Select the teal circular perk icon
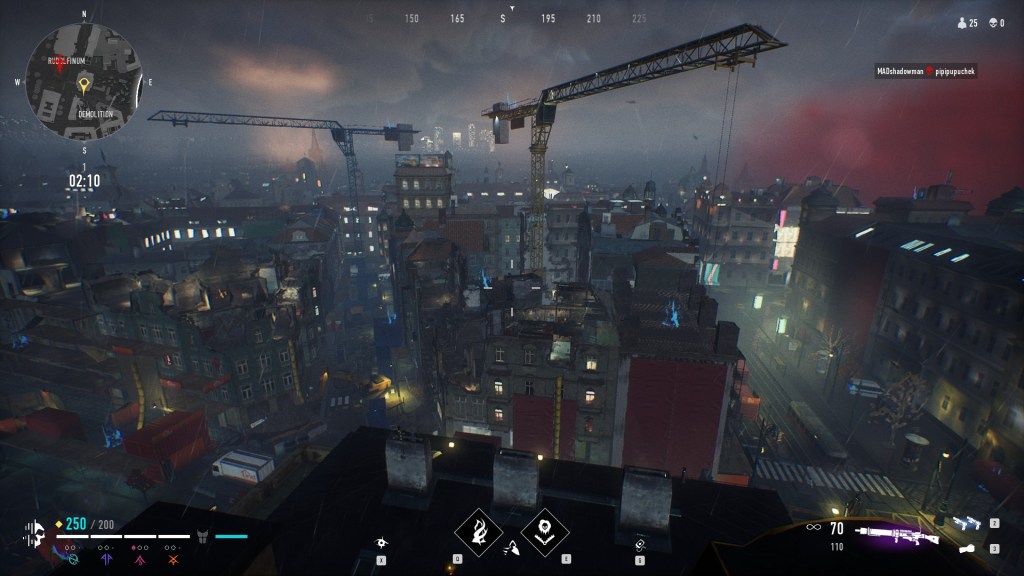 [74, 560]
